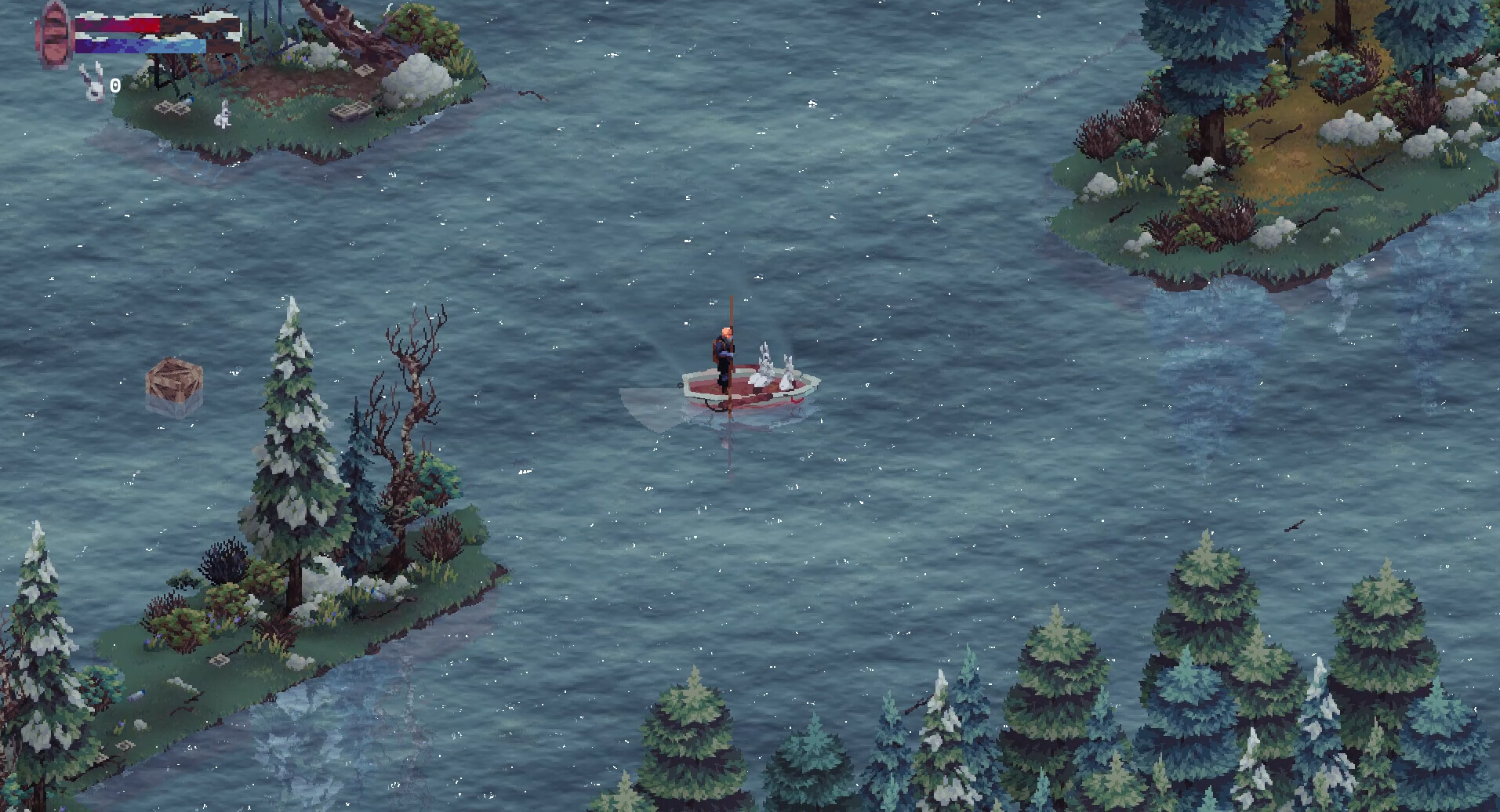Image resolution: width=1500 pixels, height=812 pixels.
Task: Click the red health bar in the HUD
Action: (118, 25)
